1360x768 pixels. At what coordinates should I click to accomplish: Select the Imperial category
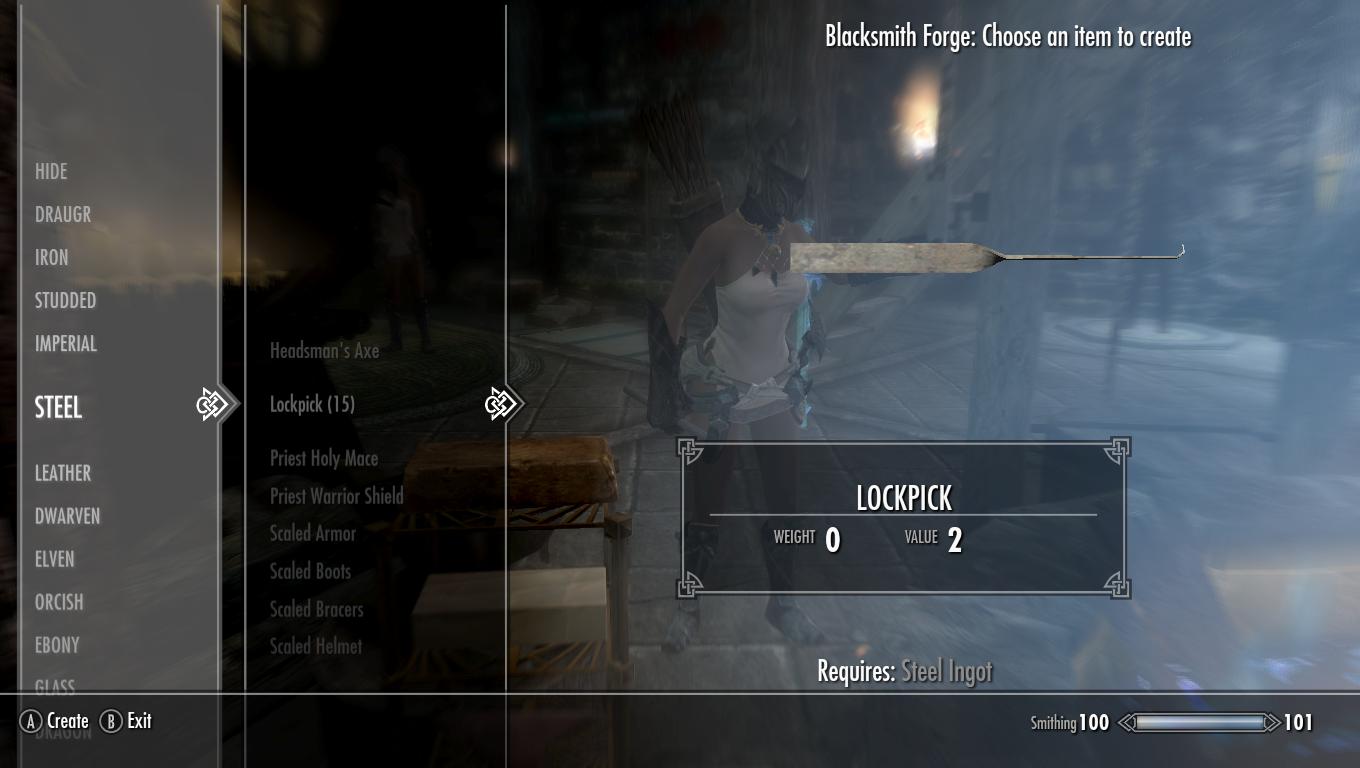(x=66, y=344)
